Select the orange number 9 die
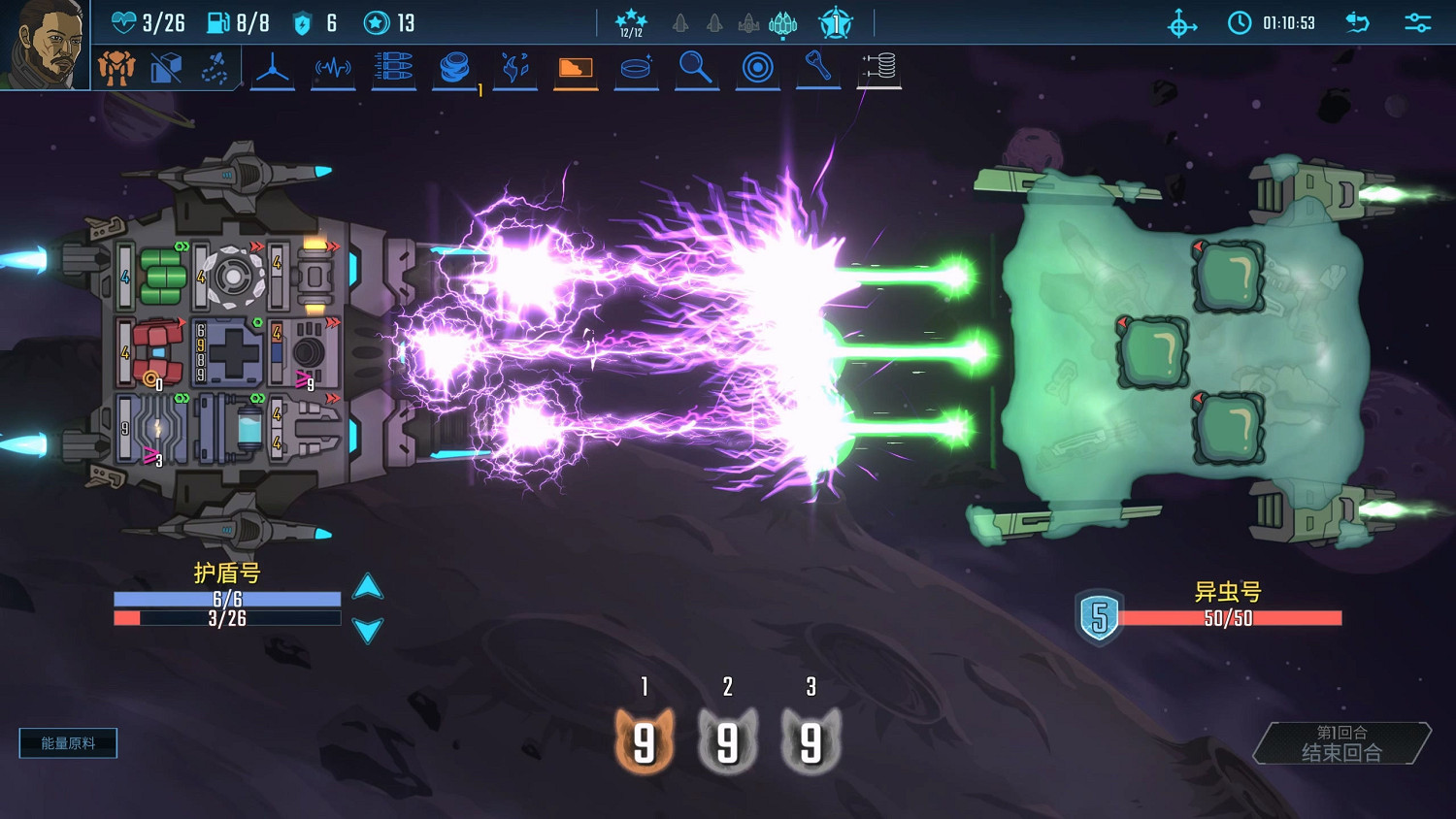Viewport: 1456px width, 819px height. tap(645, 743)
